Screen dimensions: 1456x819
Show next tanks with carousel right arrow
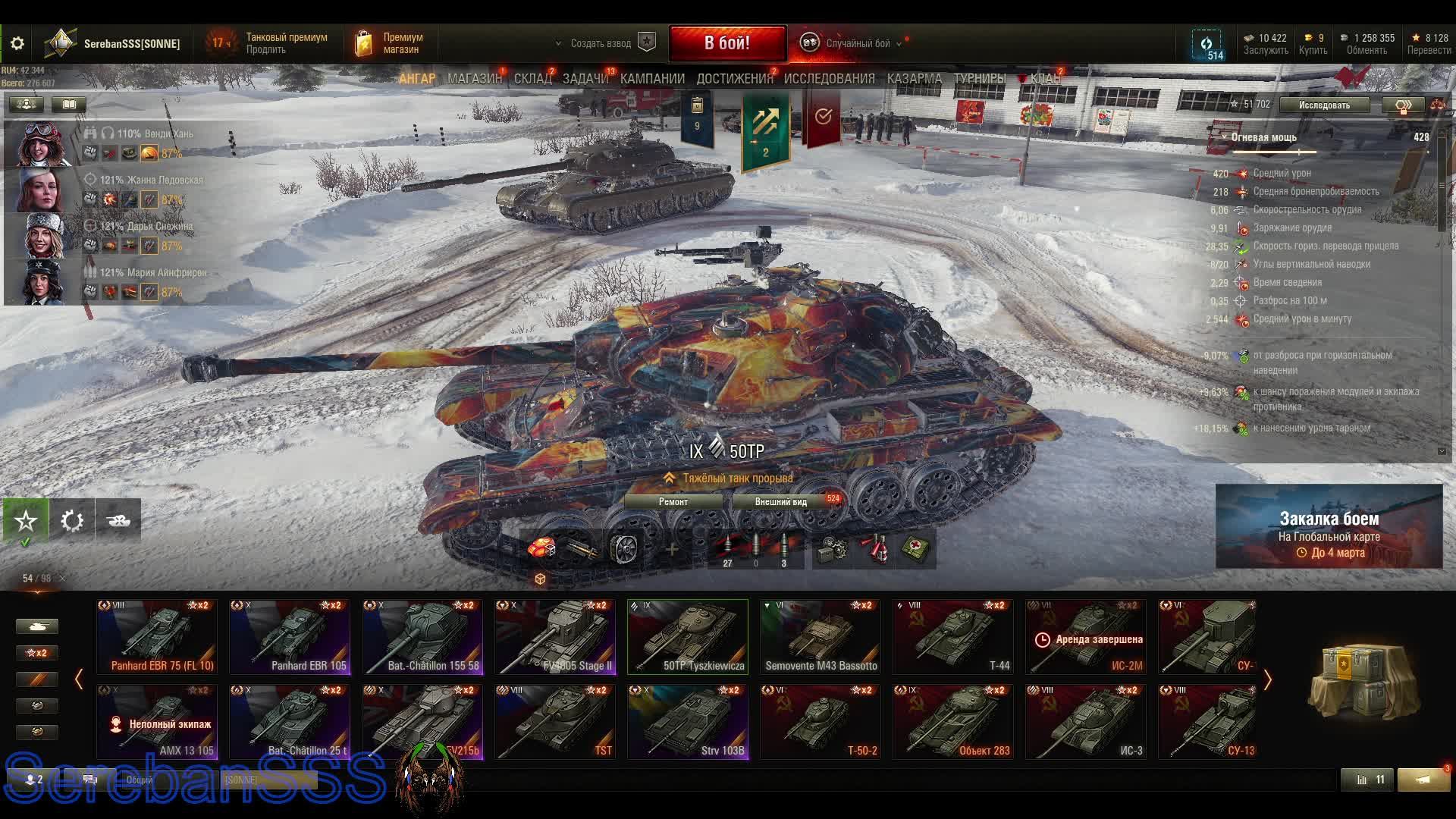coord(1267,679)
